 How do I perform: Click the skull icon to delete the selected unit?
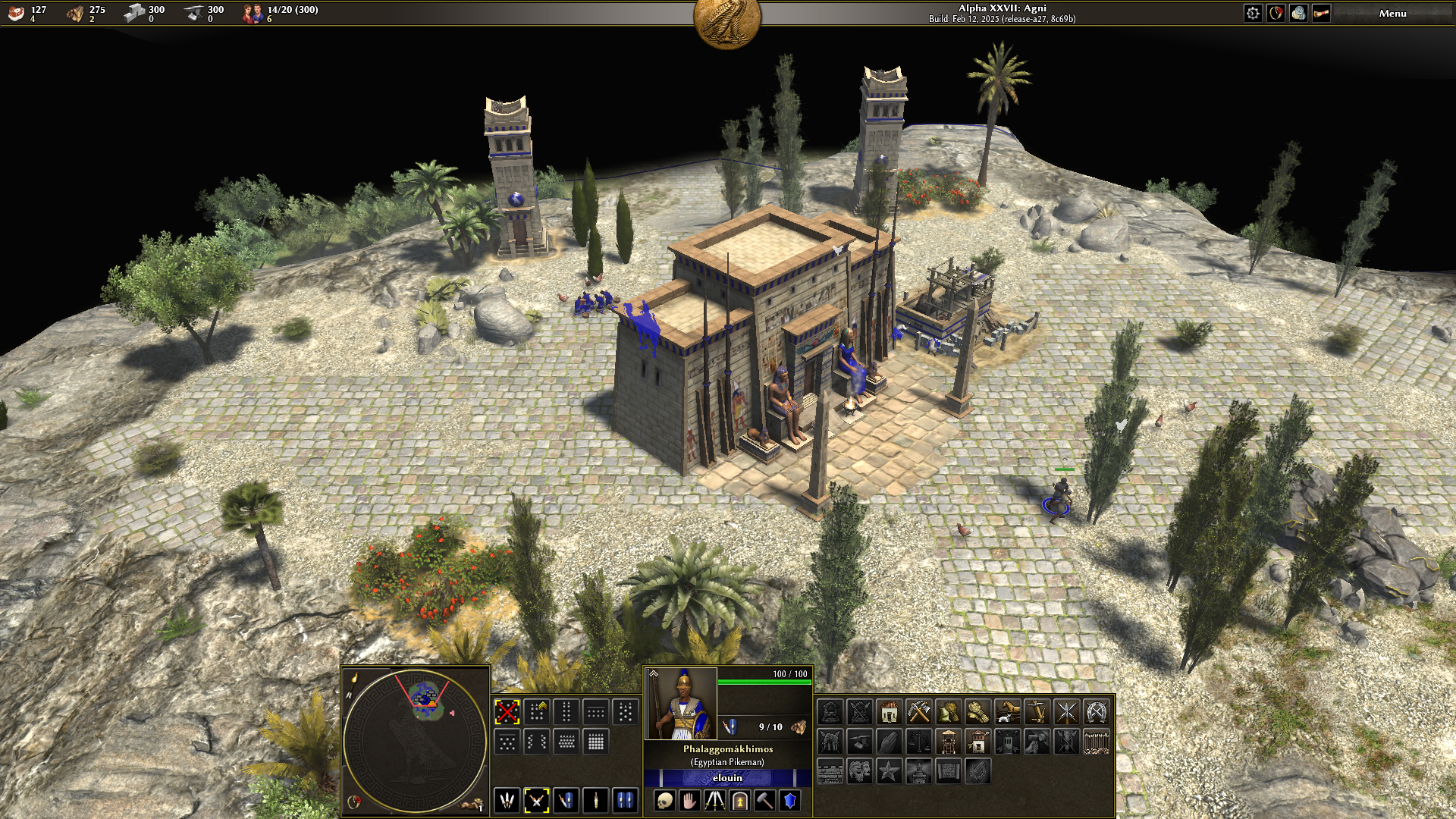coord(665,802)
